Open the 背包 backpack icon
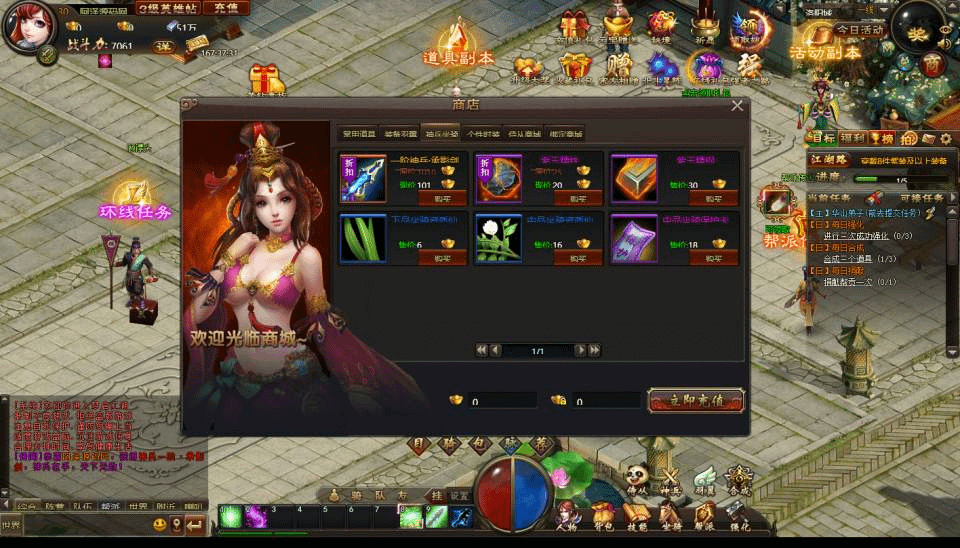The width and height of the screenshot is (960, 548). [603, 516]
